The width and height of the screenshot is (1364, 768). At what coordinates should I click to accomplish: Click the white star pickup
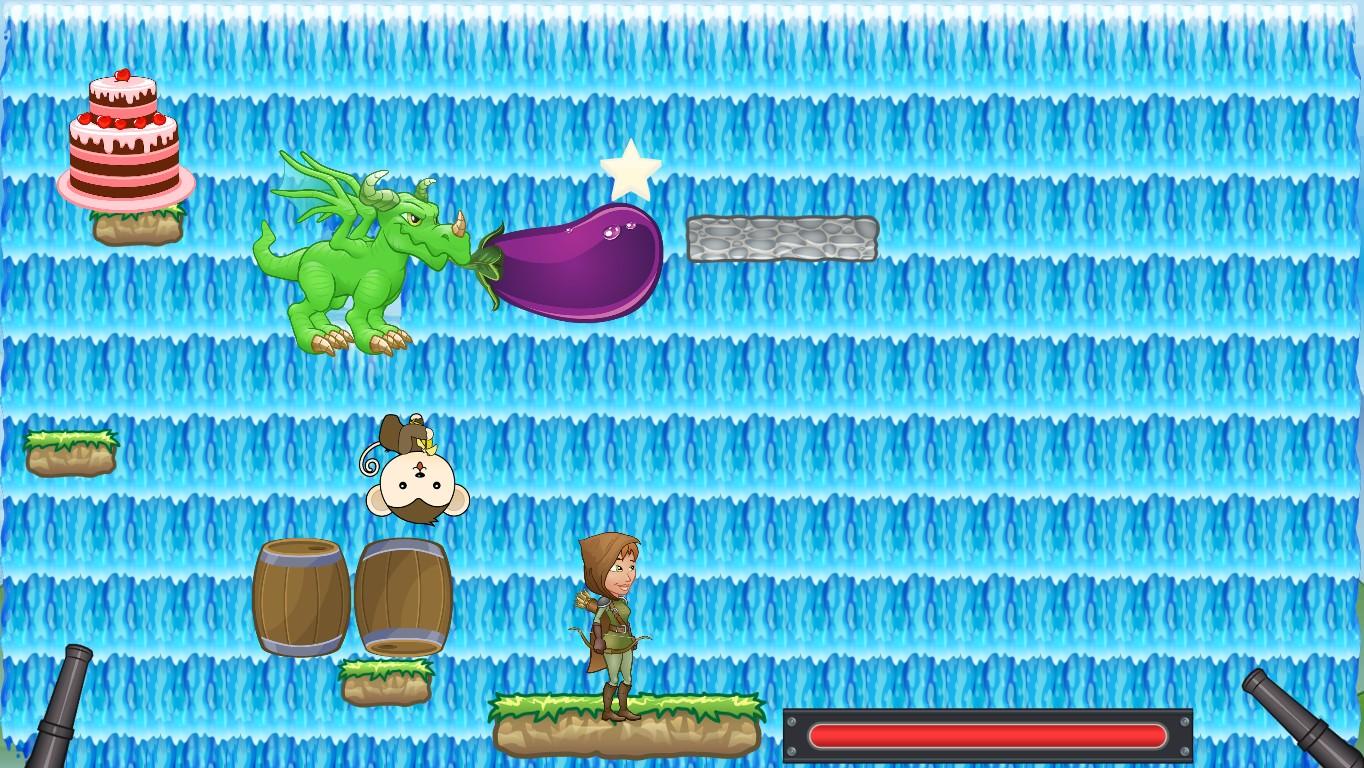pyautogui.click(x=631, y=172)
